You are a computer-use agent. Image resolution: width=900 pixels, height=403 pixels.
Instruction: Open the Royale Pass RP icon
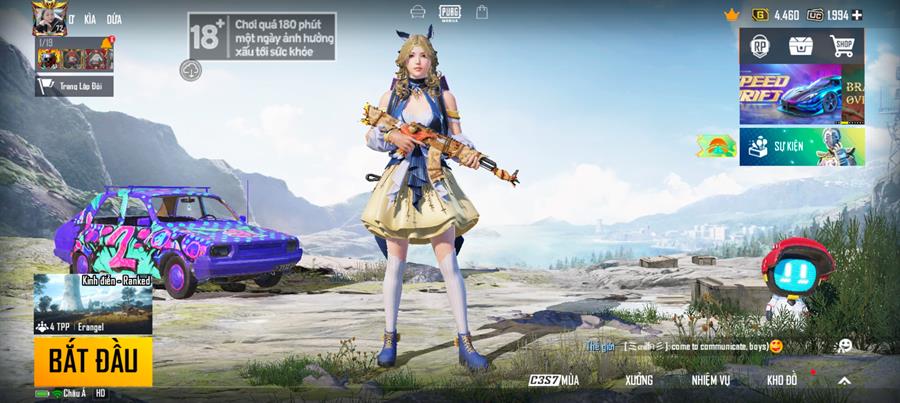tap(759, 46)
